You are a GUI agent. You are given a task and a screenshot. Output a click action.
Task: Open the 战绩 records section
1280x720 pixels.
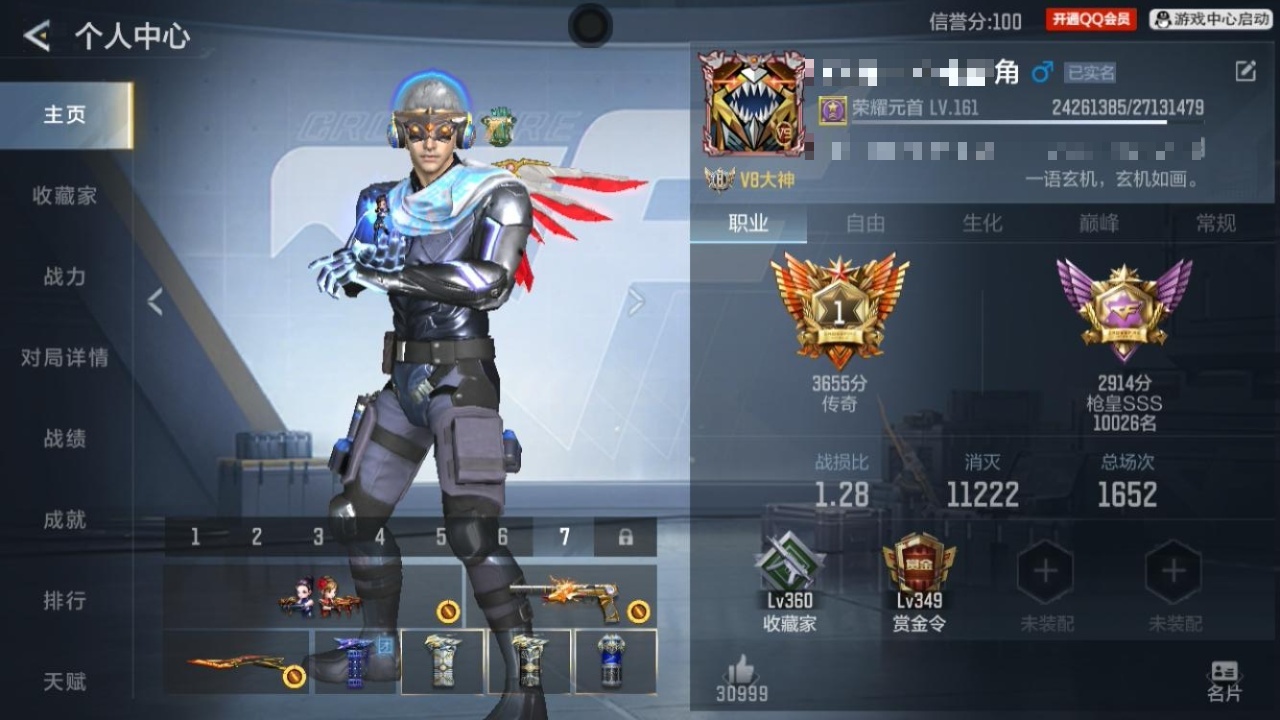tap(65, 438)
